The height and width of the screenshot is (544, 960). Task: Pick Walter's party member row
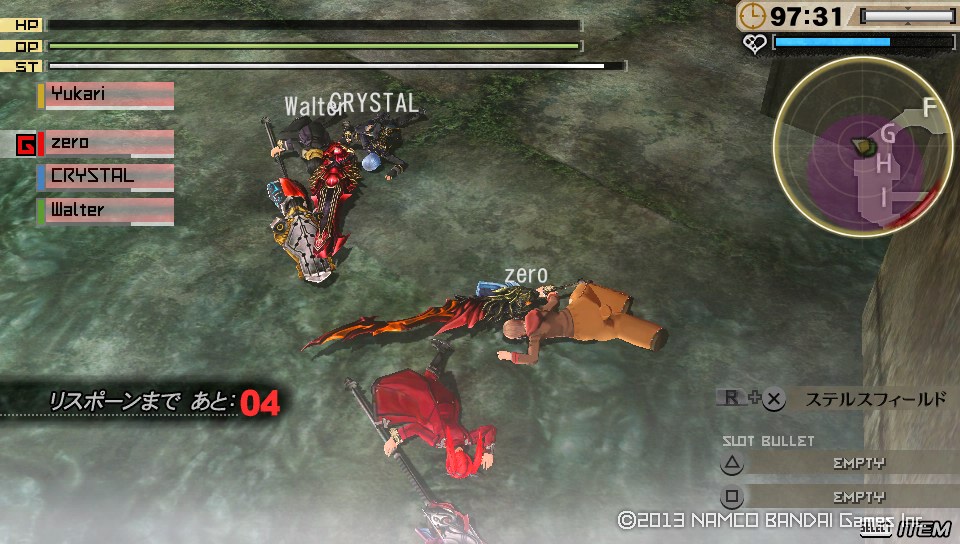click(x=106, y=211)
